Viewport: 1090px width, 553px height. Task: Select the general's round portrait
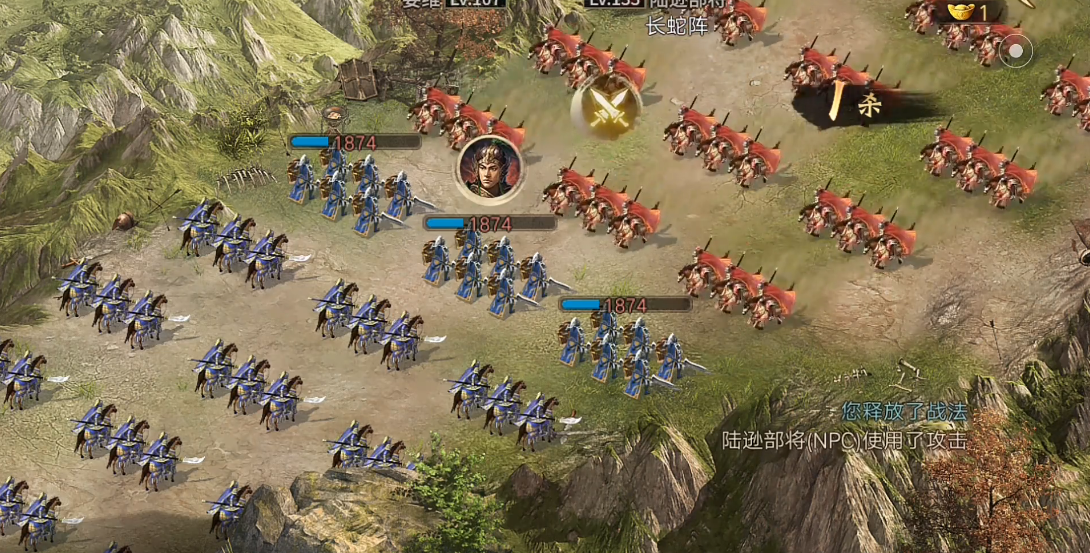click(x=489, y=169)
